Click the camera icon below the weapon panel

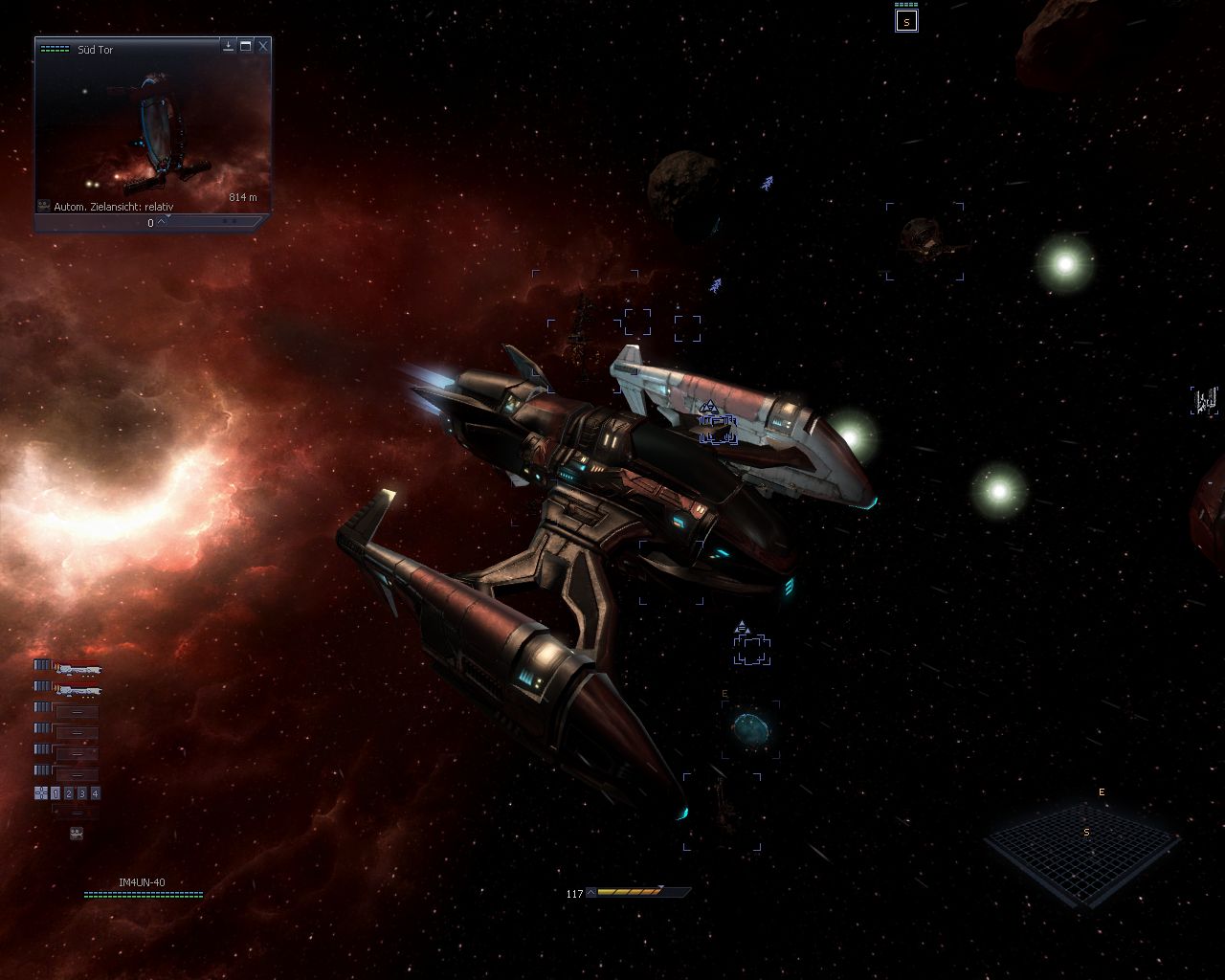[77, 834]
